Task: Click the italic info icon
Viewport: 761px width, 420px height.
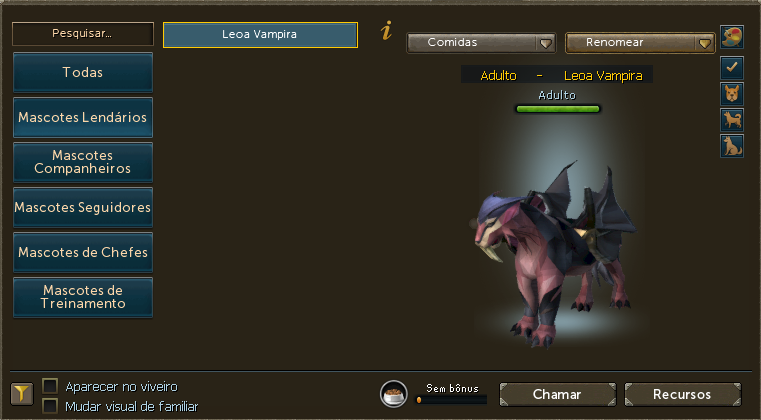Action: coord(386,32)
